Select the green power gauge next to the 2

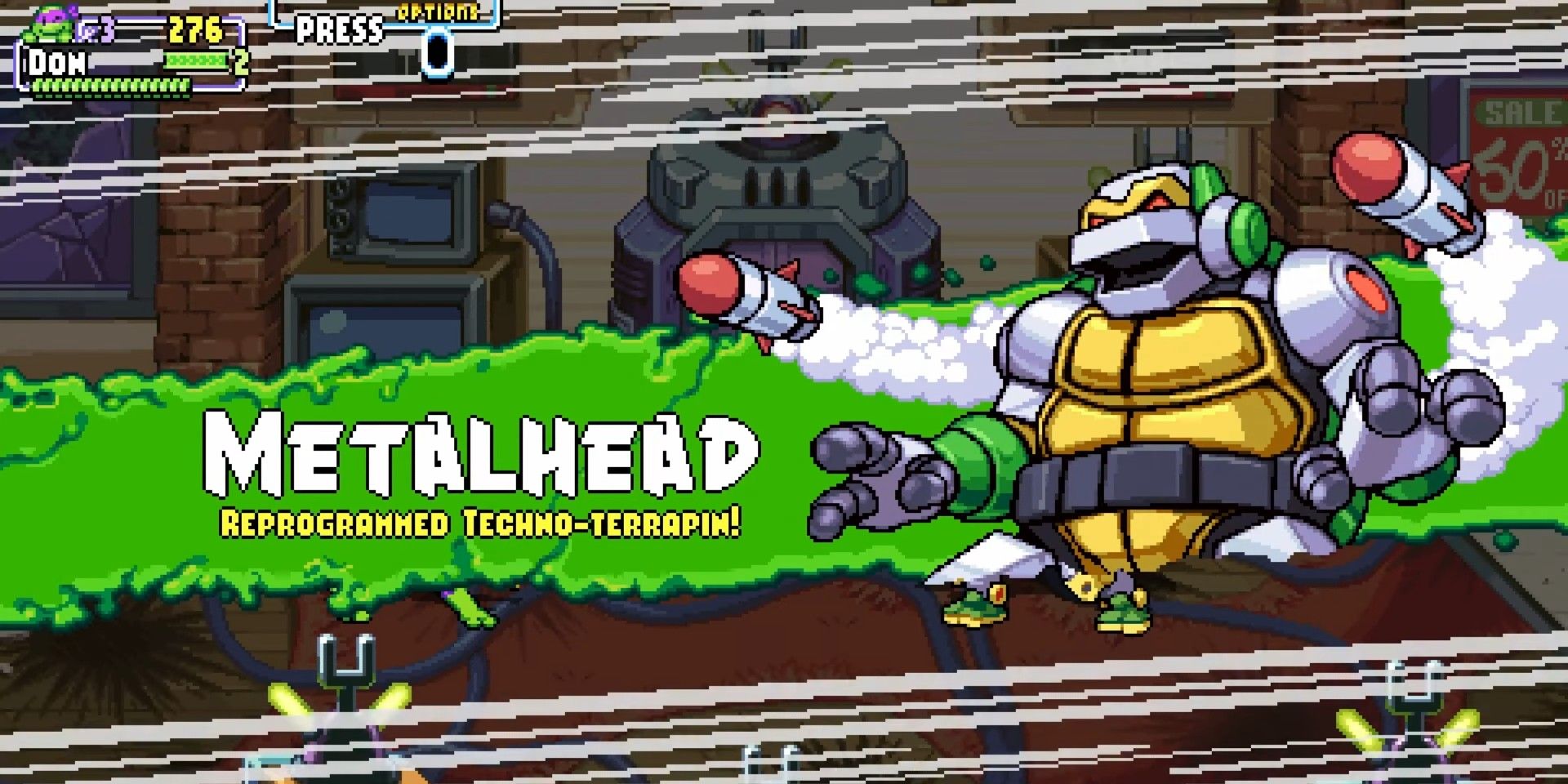(x=196, y=60)
